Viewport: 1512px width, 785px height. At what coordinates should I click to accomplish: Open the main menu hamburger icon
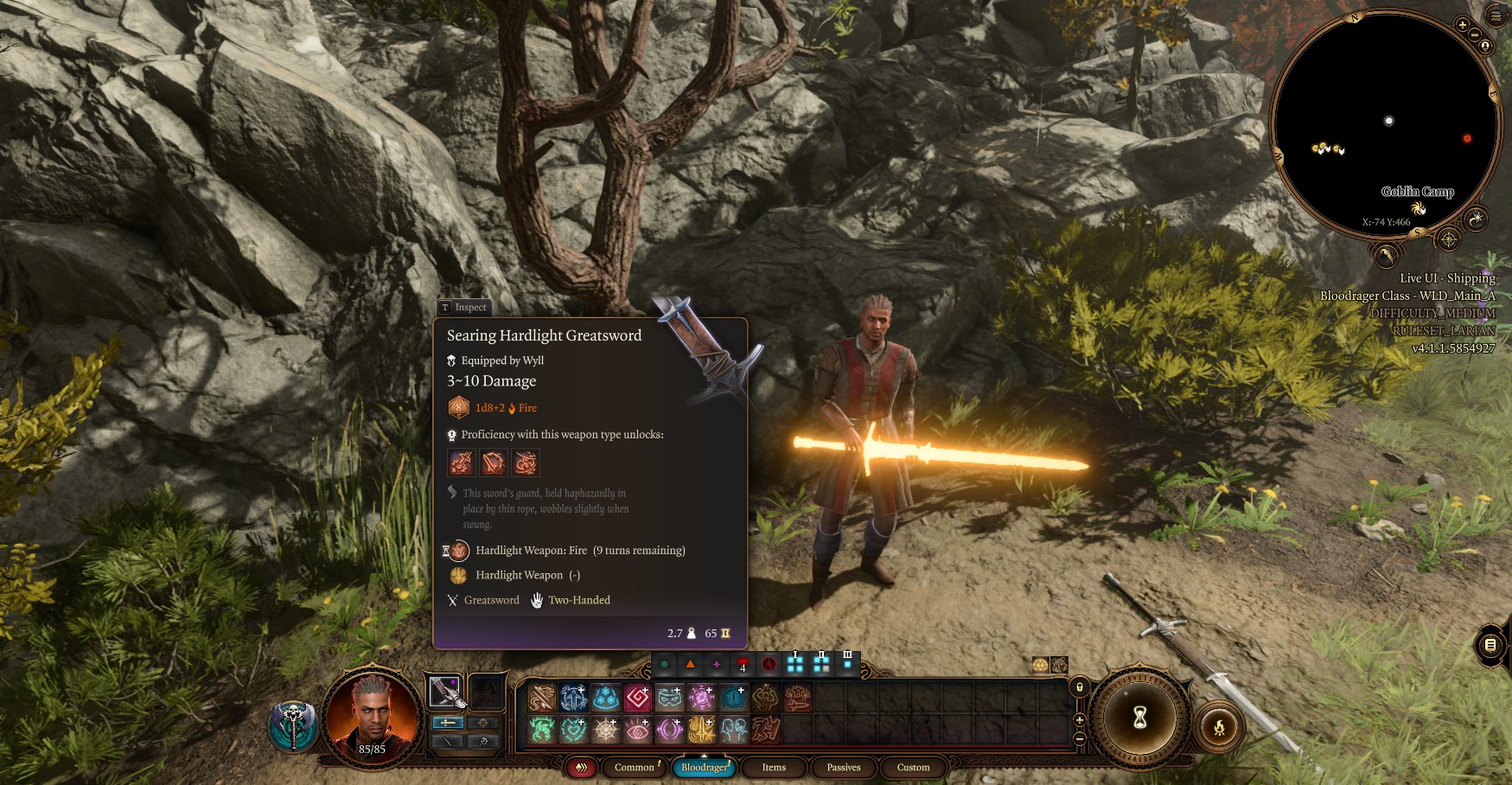[1496, 16]
